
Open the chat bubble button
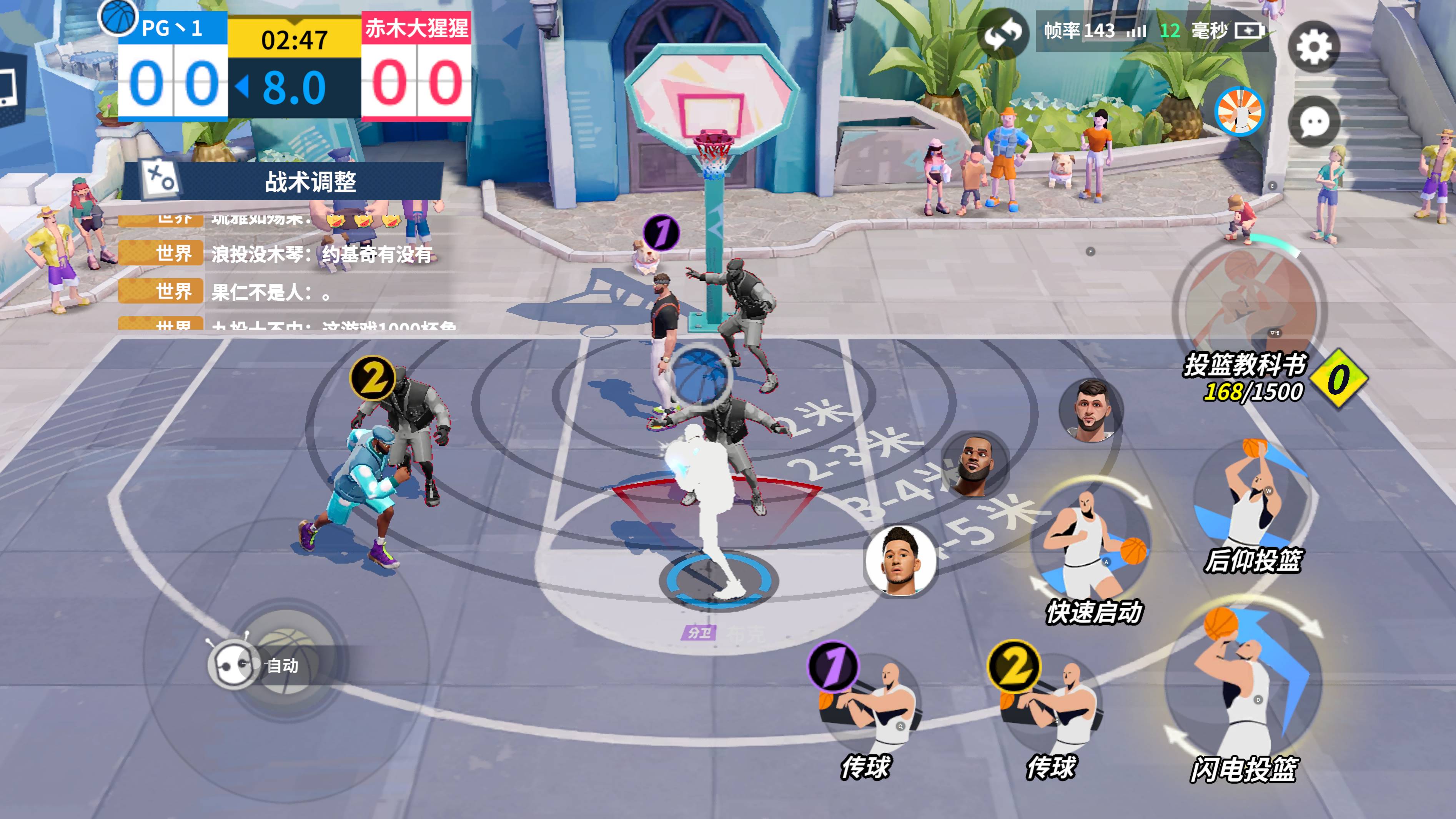pos(1313,122)
